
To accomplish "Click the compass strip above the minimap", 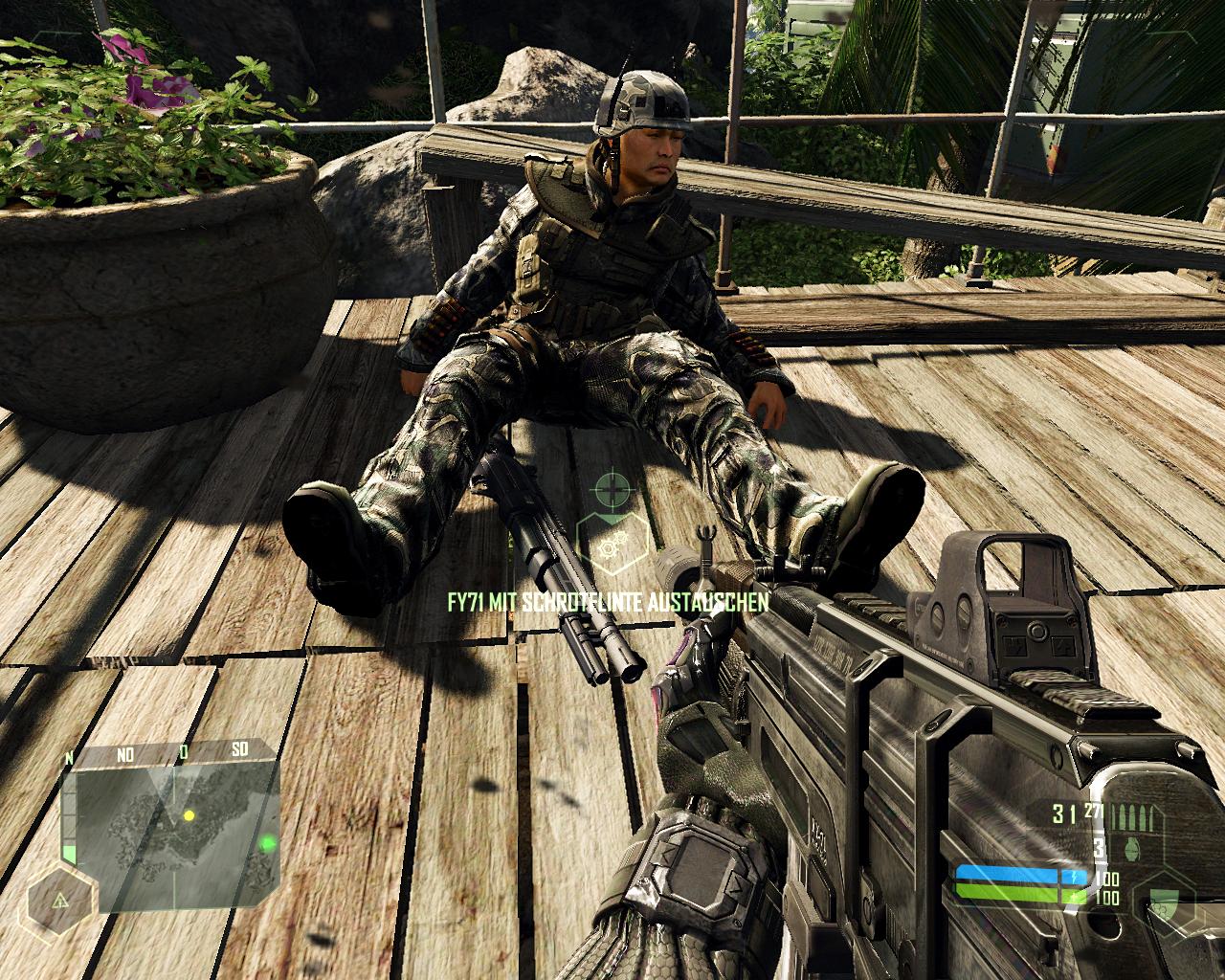I will [x=172, y=754].
